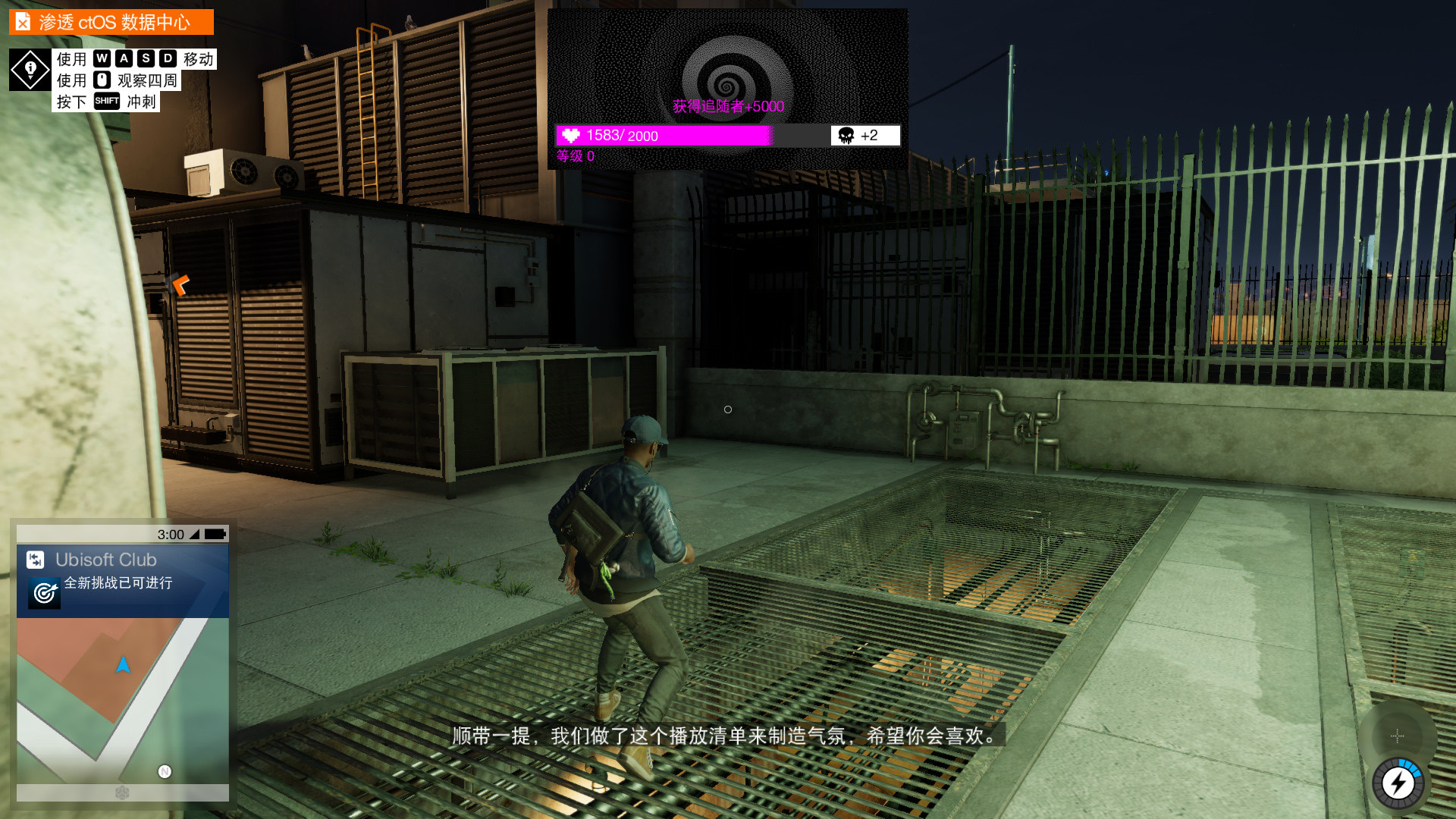Select the skull +2 research points indicator
This screenshot has width=1456, height=819.
864,136
